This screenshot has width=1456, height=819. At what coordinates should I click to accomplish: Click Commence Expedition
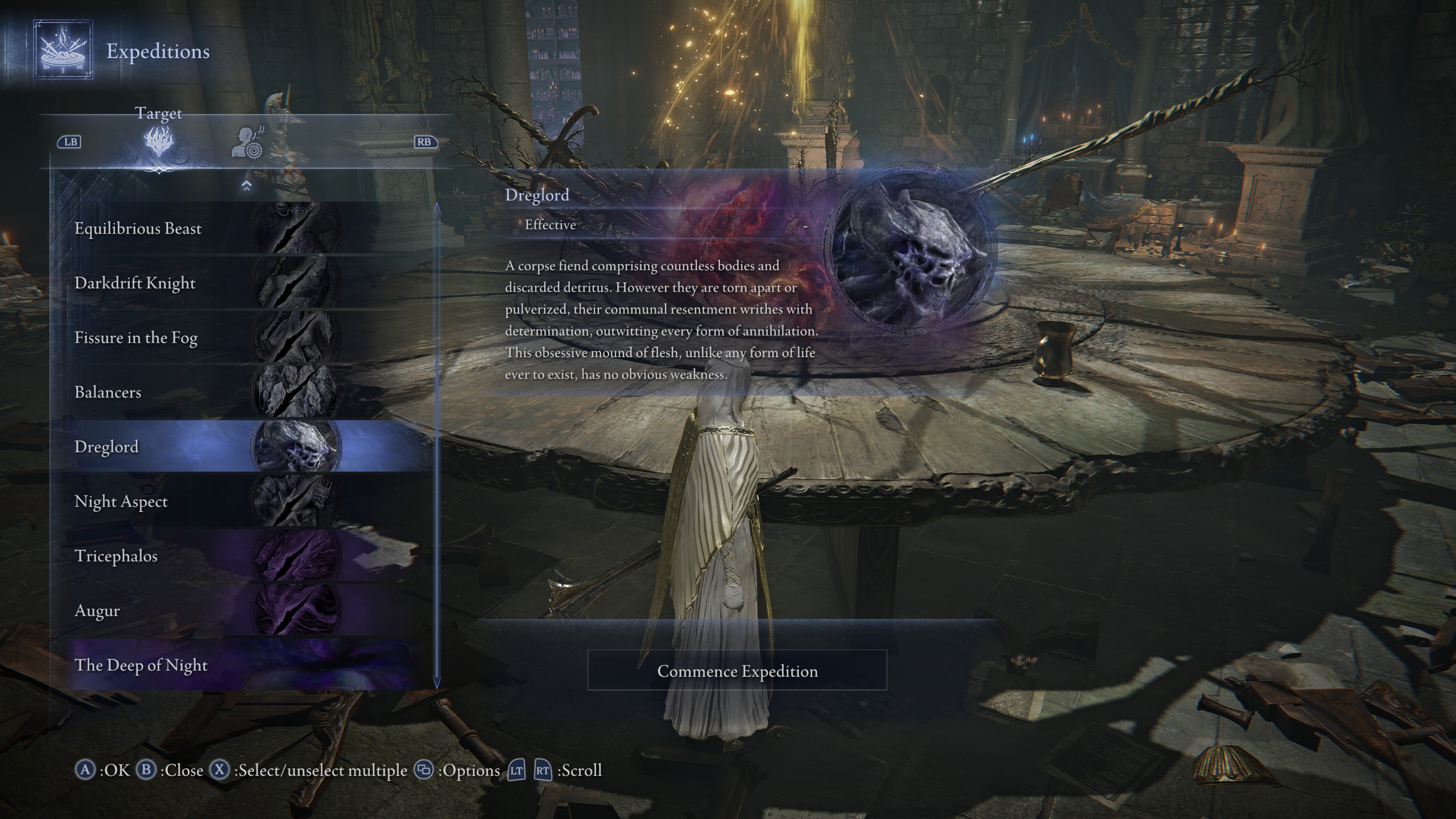738,671
